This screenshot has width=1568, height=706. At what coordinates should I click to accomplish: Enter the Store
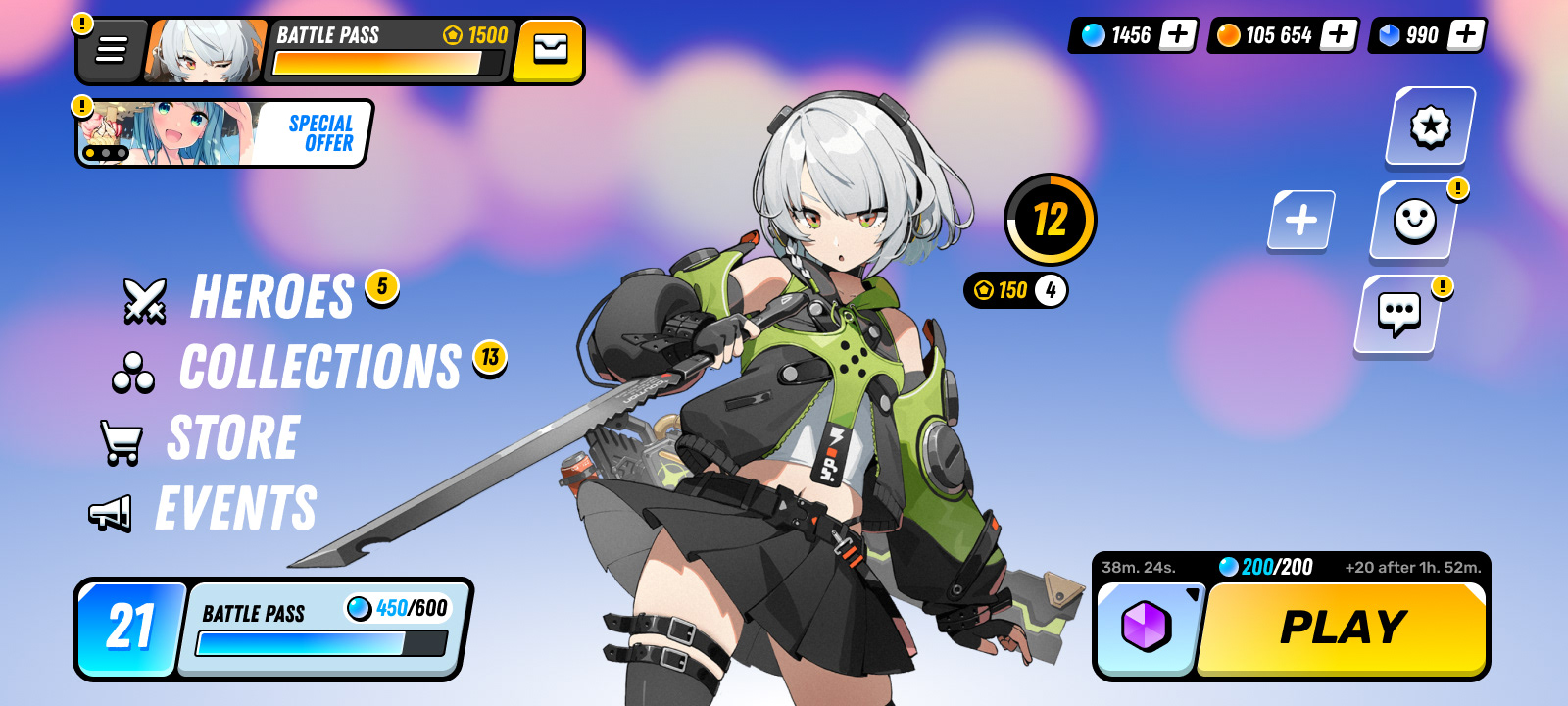(232, 438)
